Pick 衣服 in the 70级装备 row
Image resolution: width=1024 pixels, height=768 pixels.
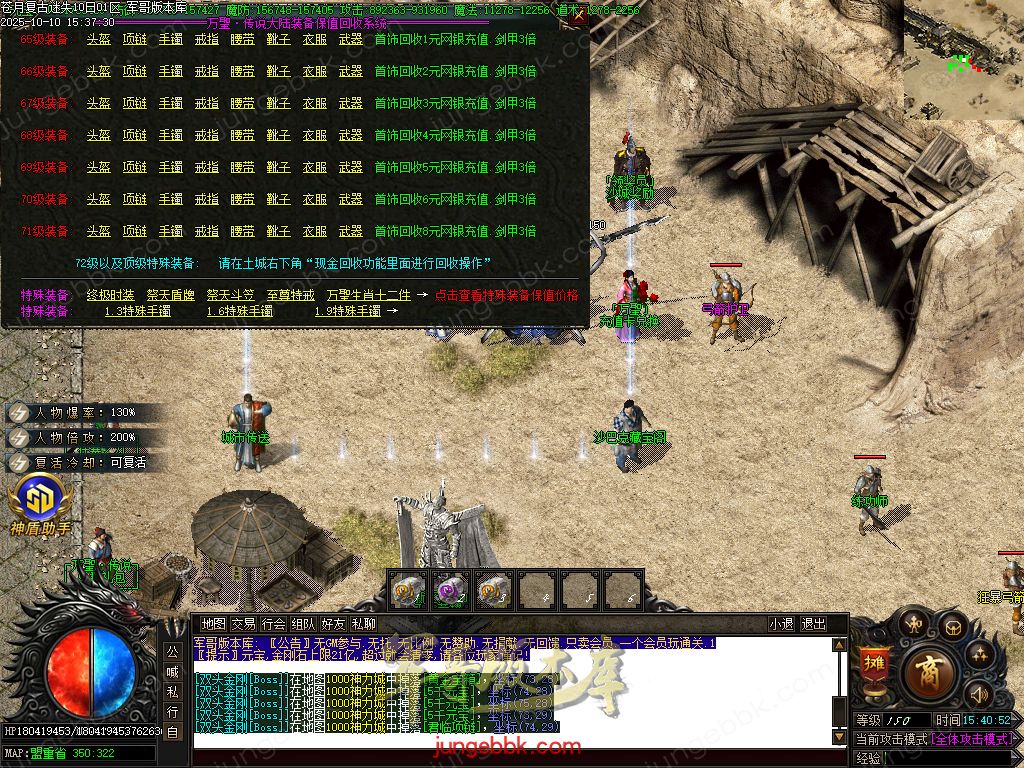pos(314,199)
